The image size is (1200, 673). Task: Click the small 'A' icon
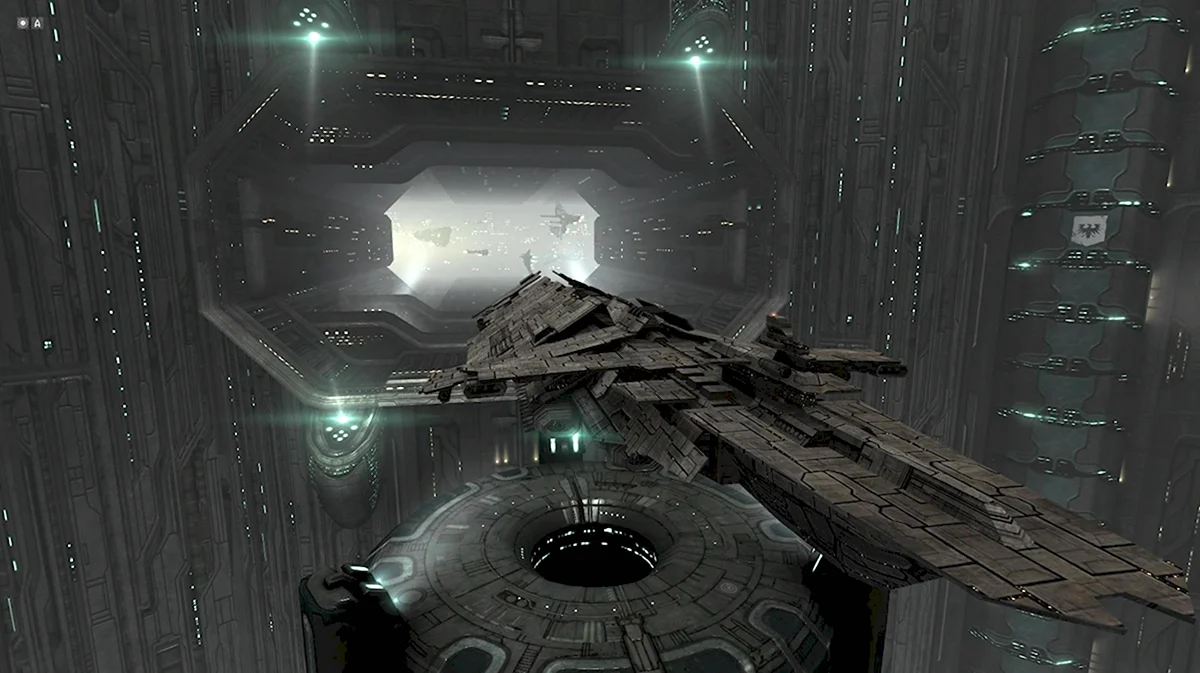point(37,22)
